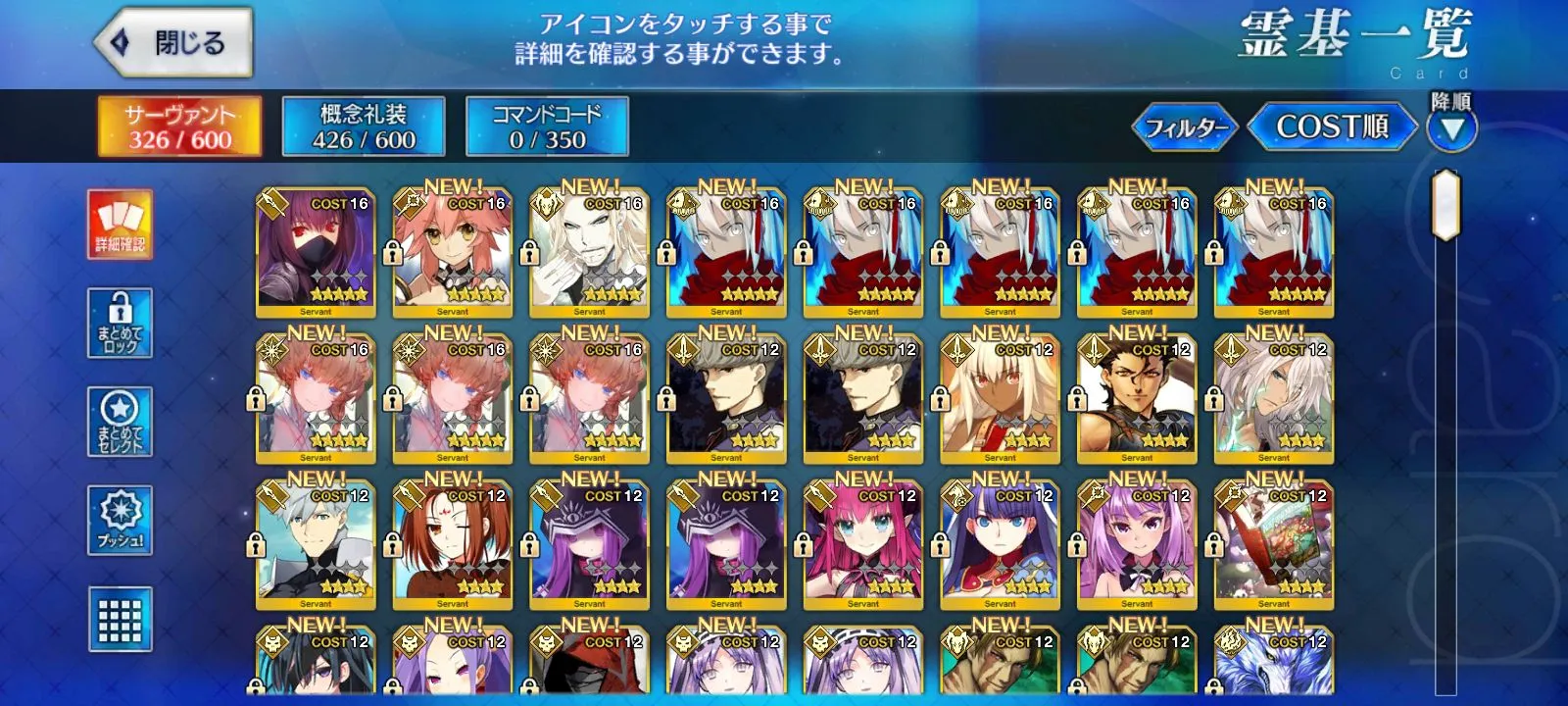Toggle the 降順 sort order arrow
This screenshot has height=706, width=1568.
1451,128
